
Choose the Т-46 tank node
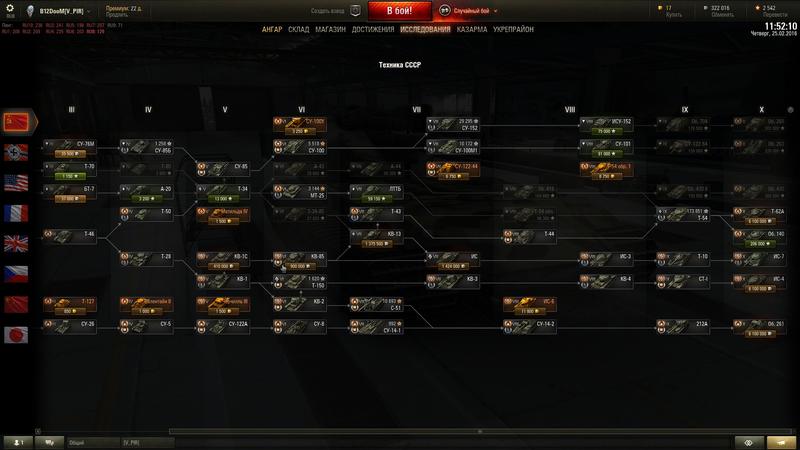[71, 235]
